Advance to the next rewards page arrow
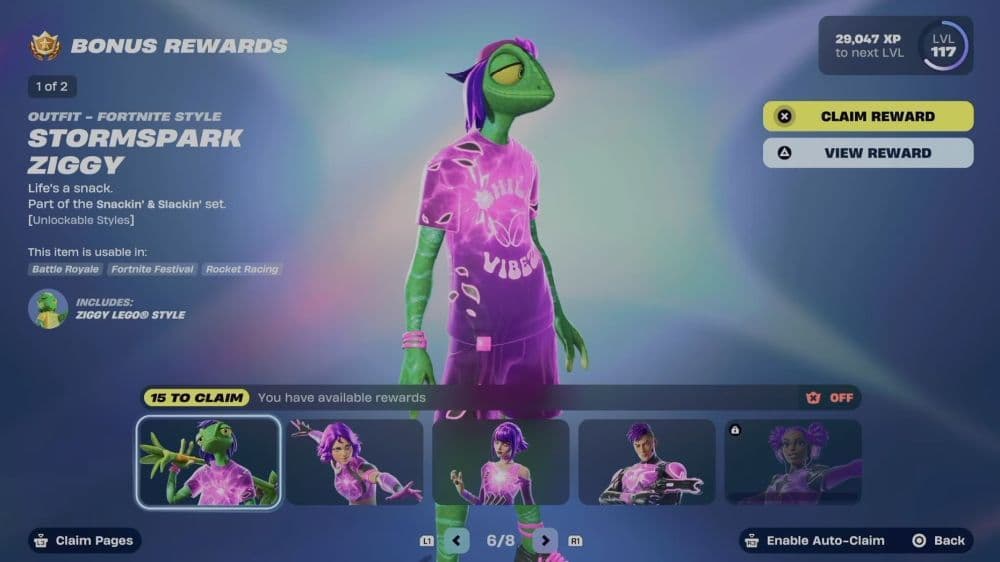This screenshot has width=1000, height=562. [x=544, y=541]
